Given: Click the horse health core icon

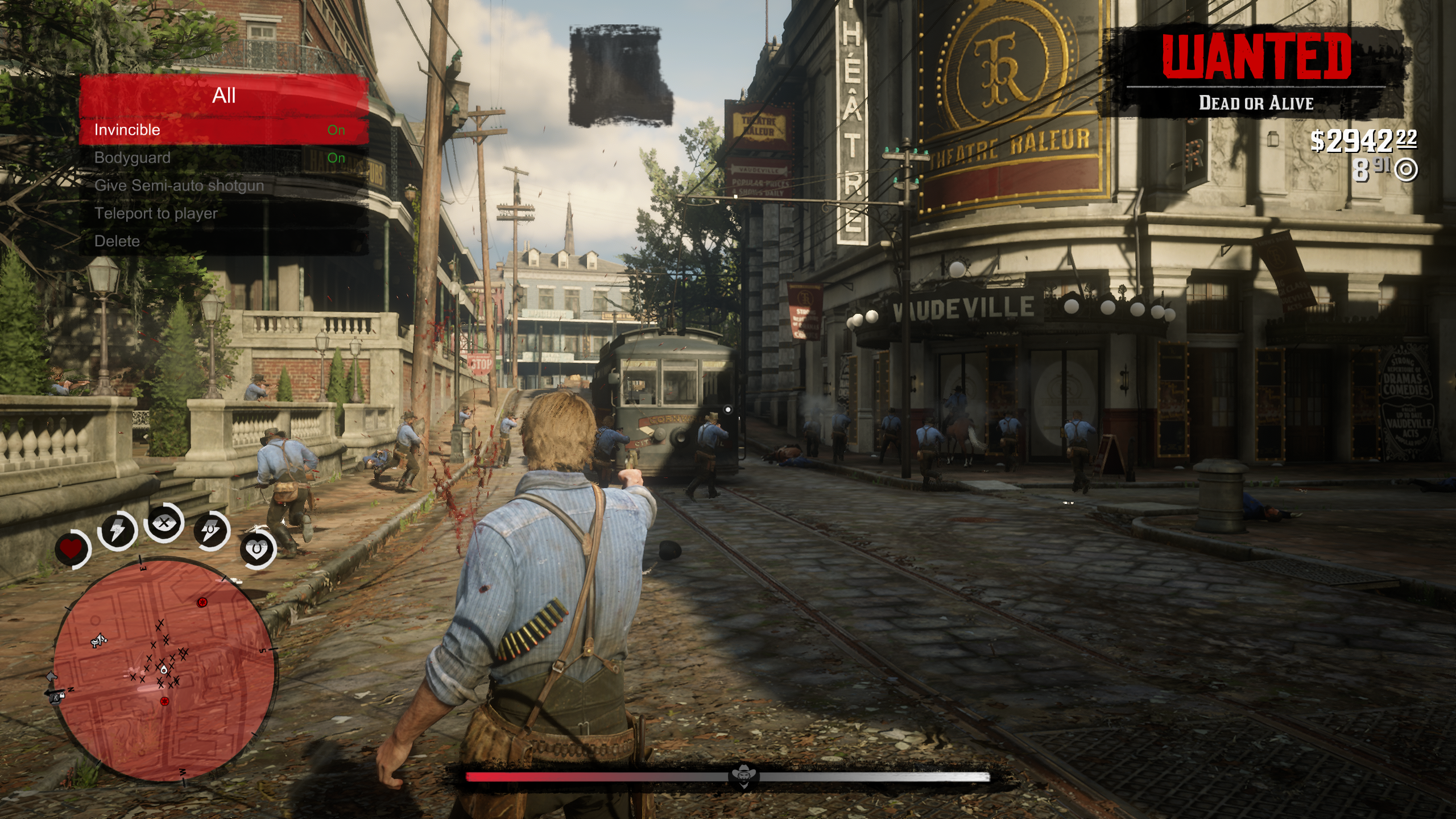Looking at the screenshot, I should tap(257, 549).
